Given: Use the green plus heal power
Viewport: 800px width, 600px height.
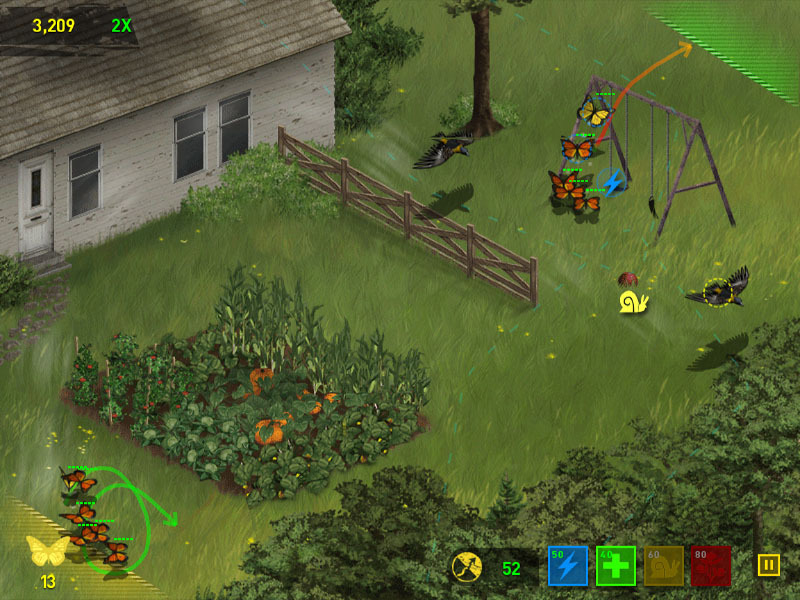Looking at the screenshot, I should tap(616, 566).
